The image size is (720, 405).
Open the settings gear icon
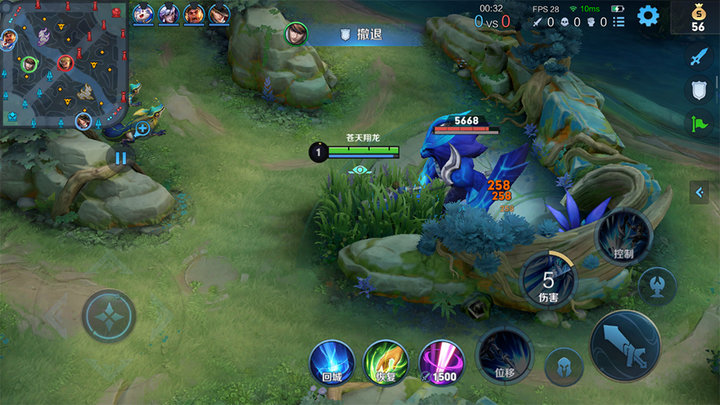tap(648, 15)
